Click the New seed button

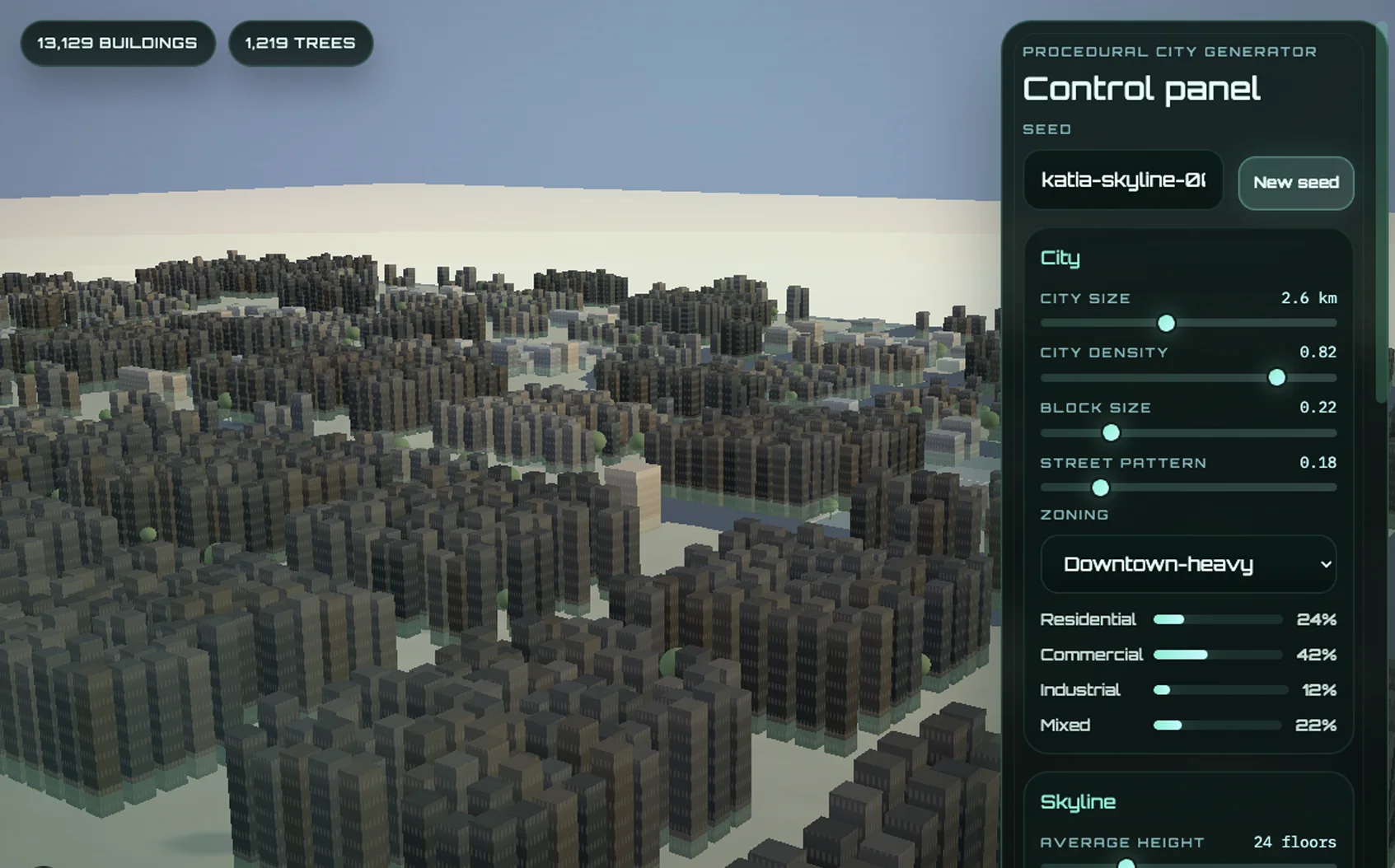pos(1295,183)
